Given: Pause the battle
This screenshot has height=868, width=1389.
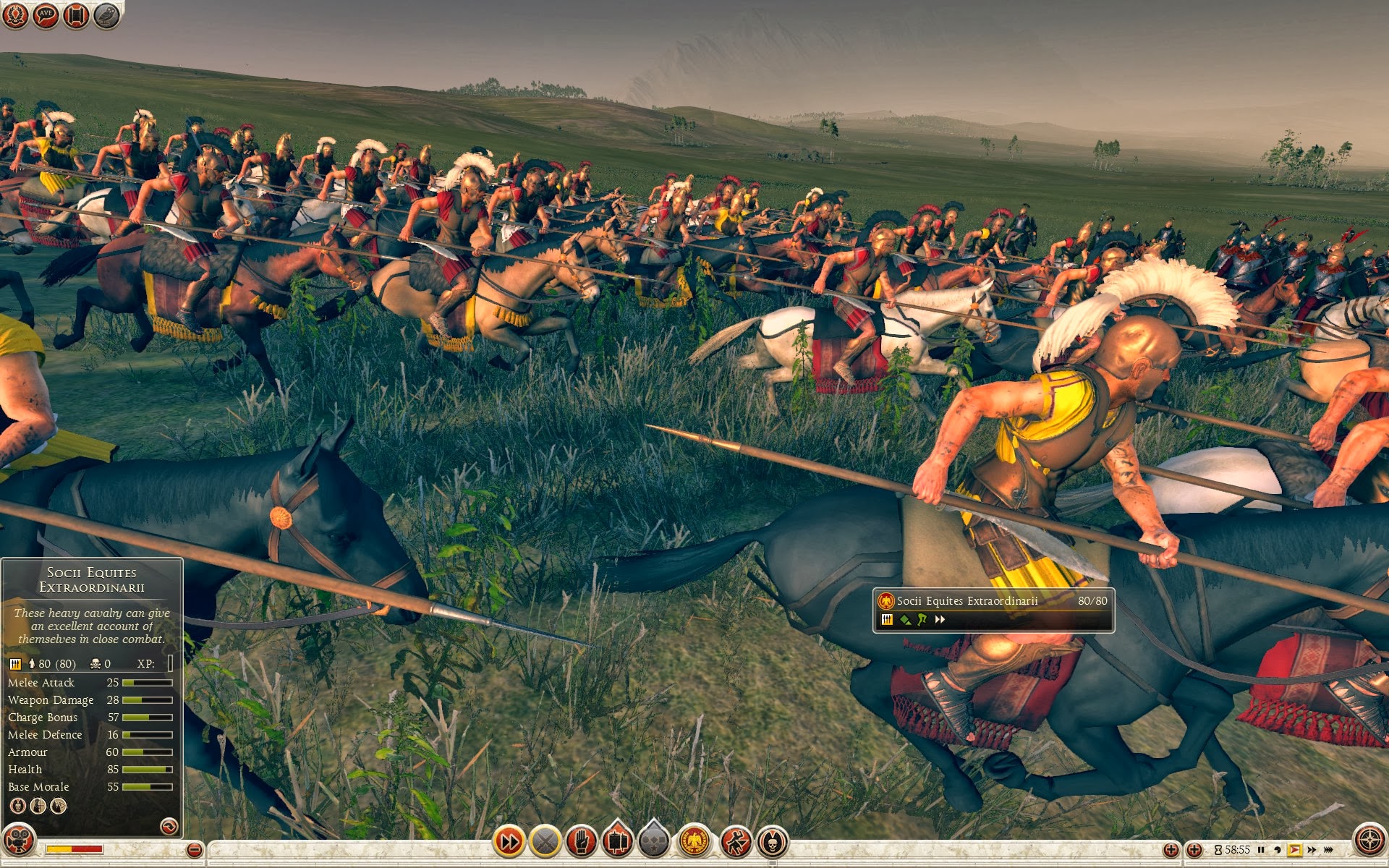Looking at the screenshot, I should [1261, 850].
